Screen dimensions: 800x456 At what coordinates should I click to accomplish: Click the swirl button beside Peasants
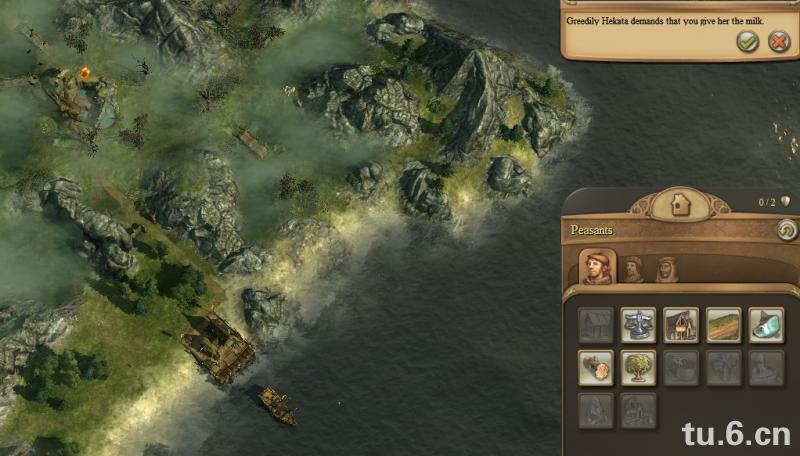coord(785,230)
